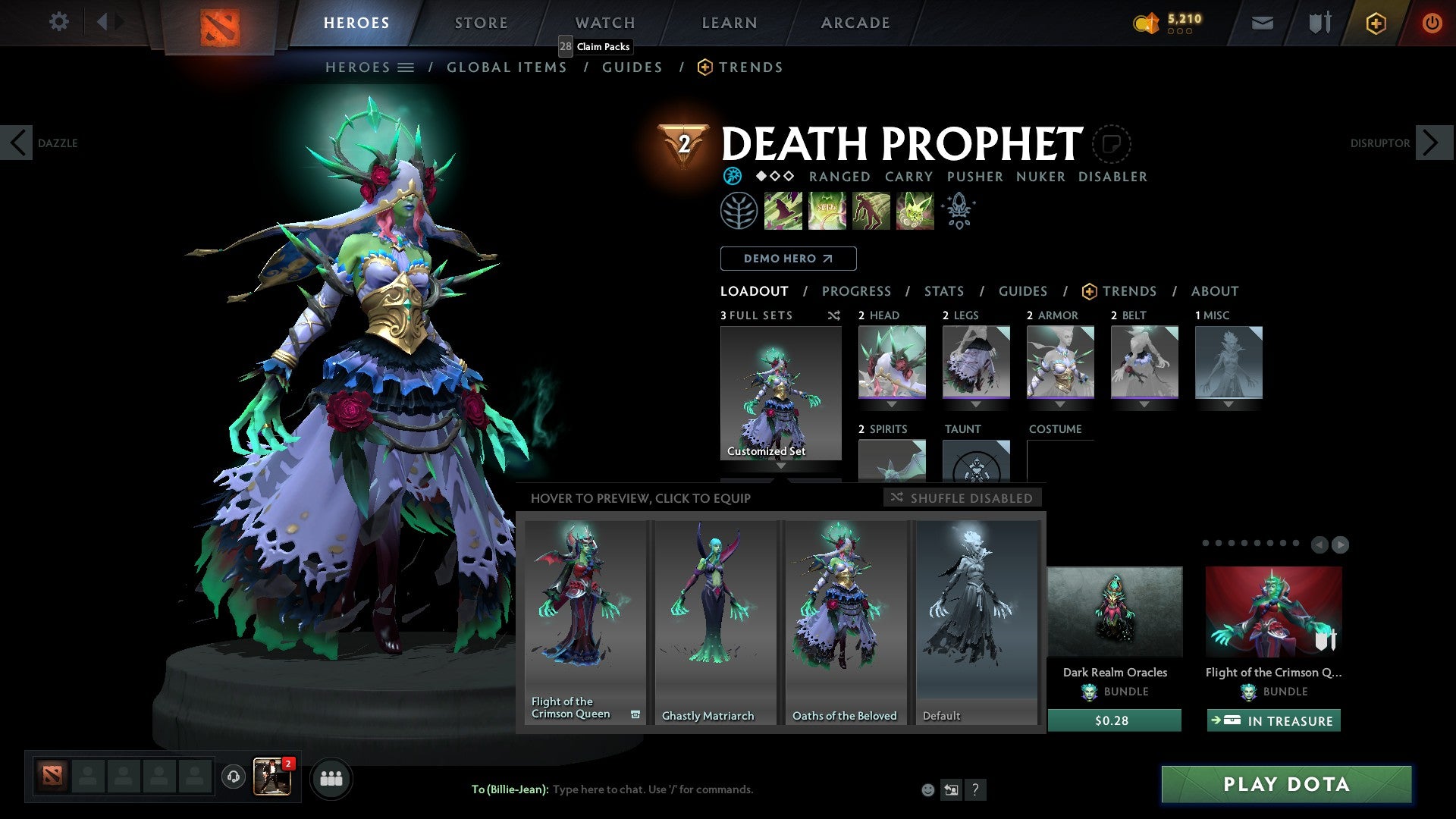Image resolution: width=1456 pixels, height=819 pixels.
Task: Open the emoticon picker beside chat
Action: [927, 789]
